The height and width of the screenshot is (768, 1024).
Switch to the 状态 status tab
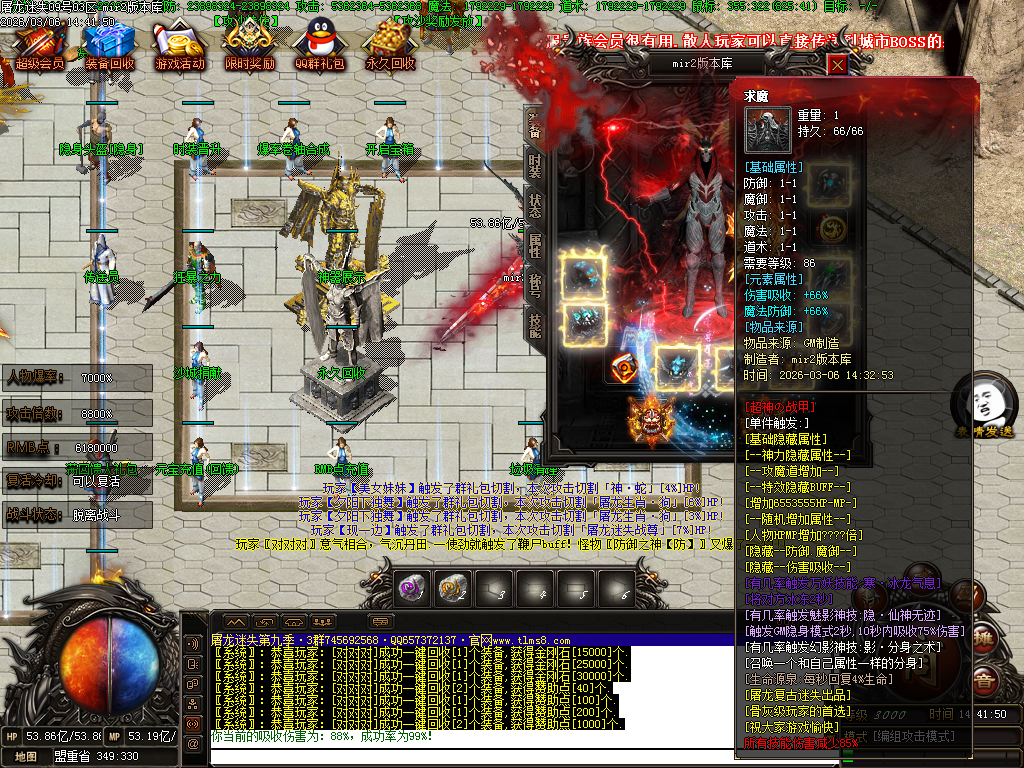535,205
